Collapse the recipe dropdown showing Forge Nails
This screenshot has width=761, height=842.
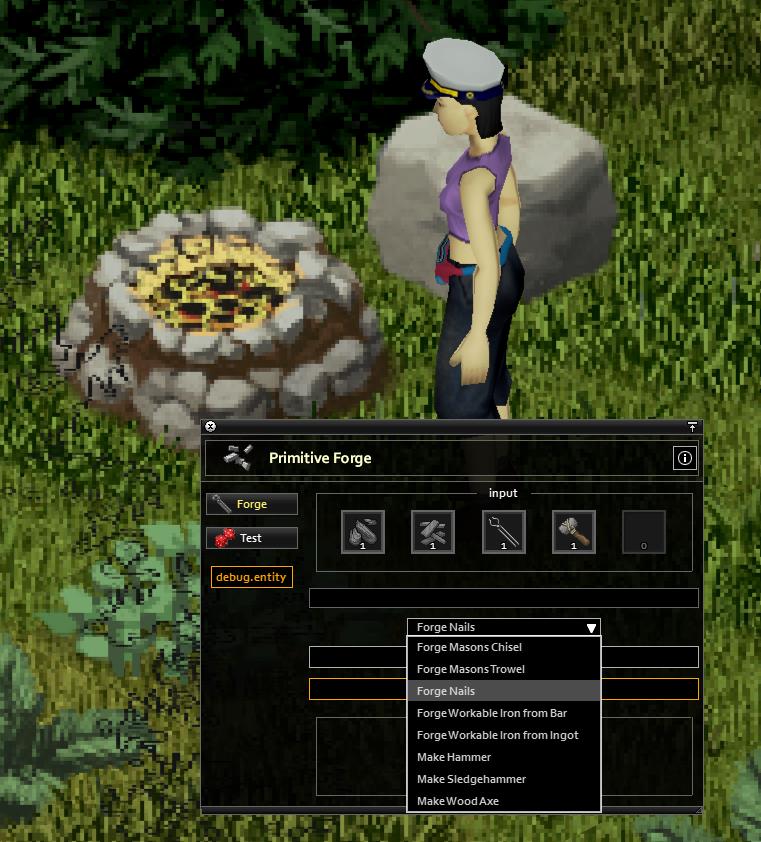[591, 628]
